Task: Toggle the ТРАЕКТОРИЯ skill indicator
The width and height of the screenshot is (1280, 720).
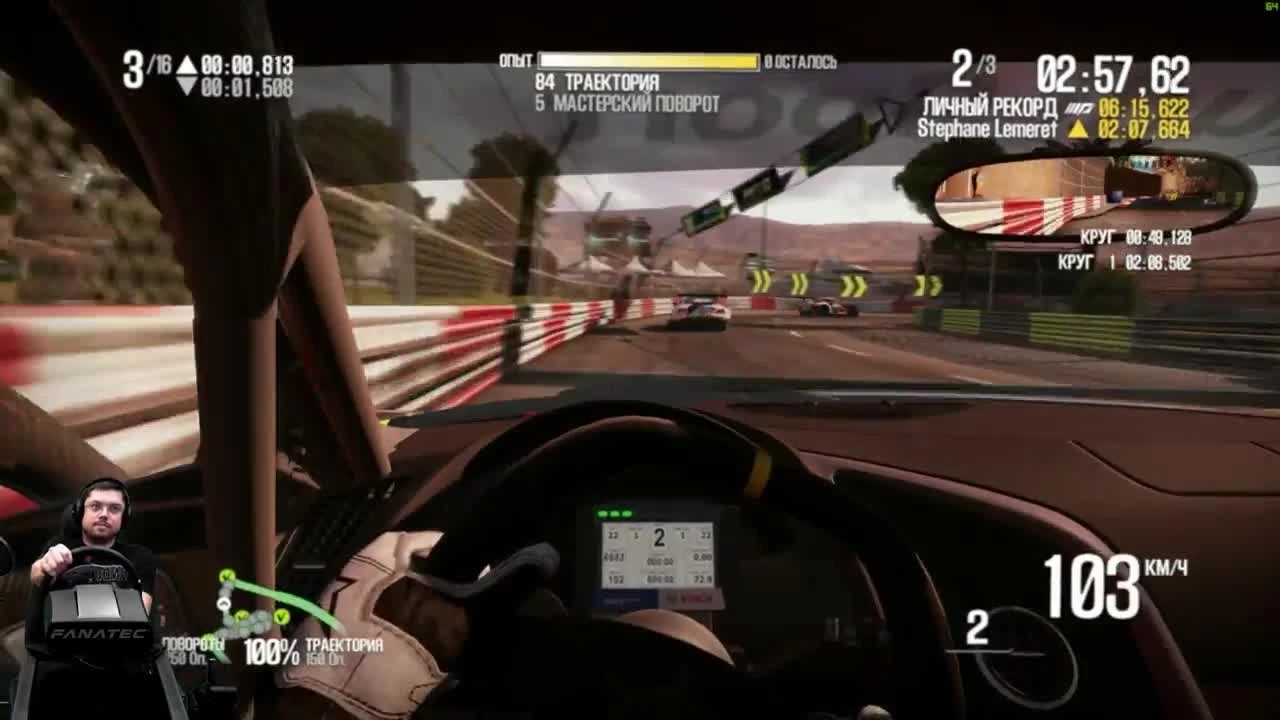Action: [344, 644]
